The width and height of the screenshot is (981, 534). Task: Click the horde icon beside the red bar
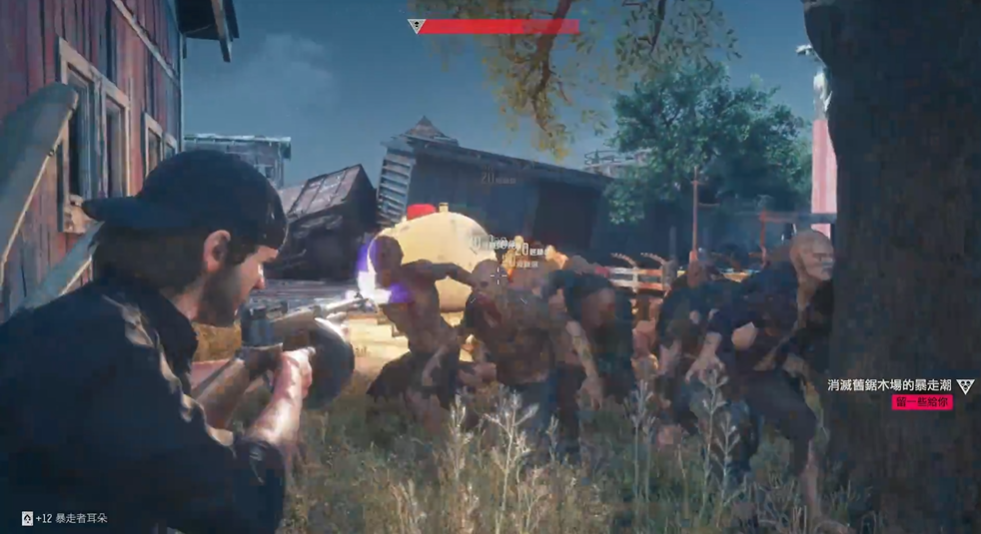(417, 27)
